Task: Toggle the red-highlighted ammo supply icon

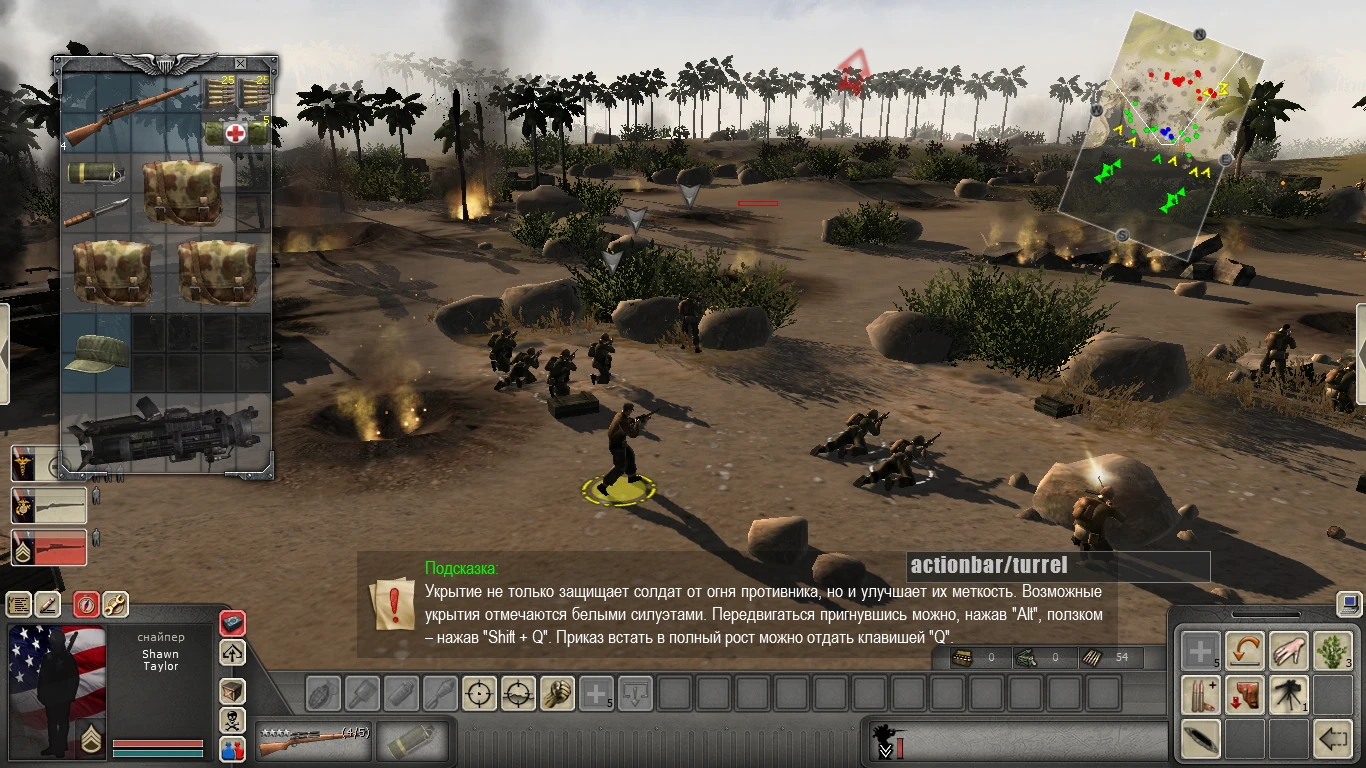Action: click(233, 623)
